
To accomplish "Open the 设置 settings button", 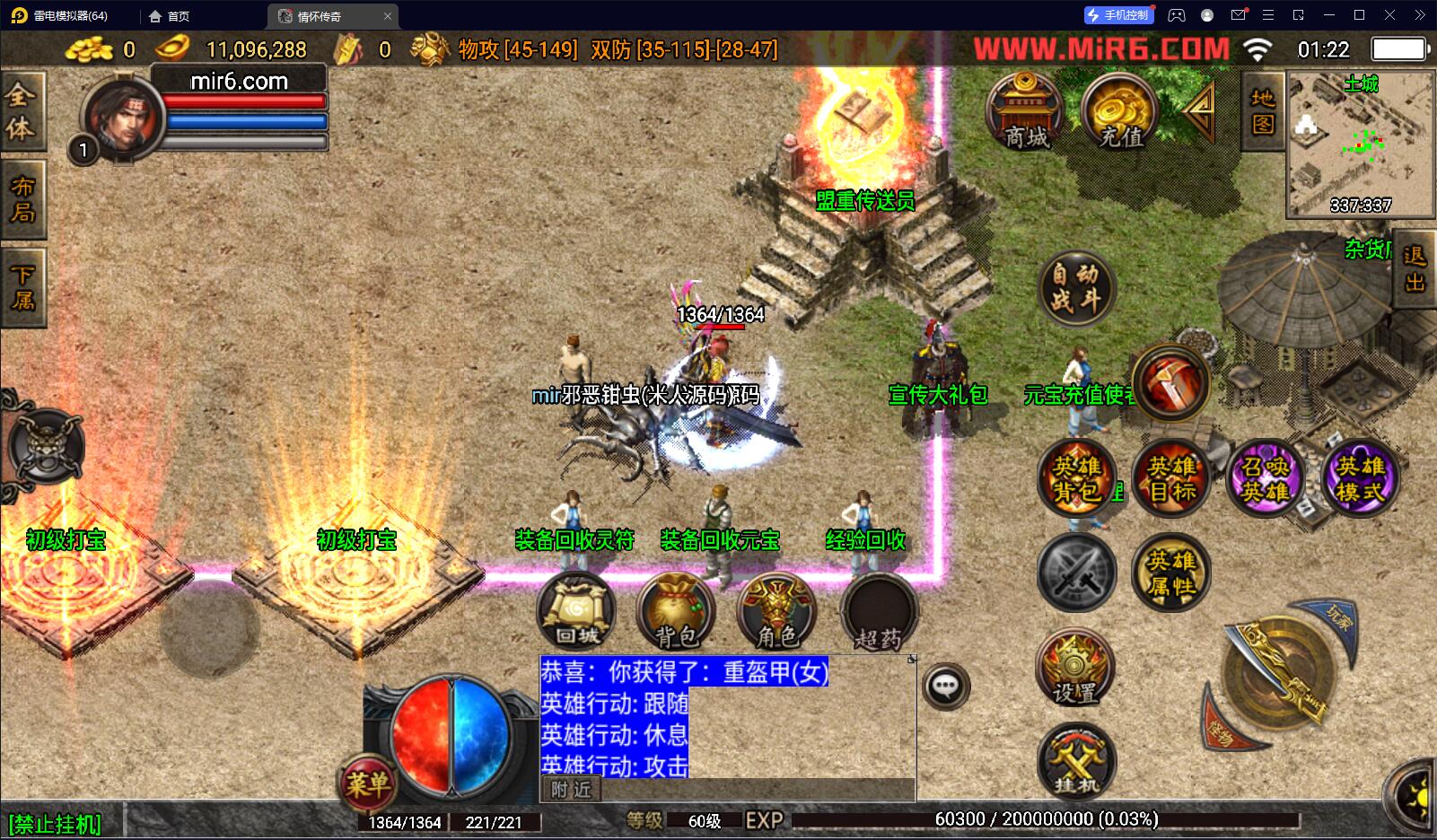I will pyautogui.click(x=1075, y=669).
